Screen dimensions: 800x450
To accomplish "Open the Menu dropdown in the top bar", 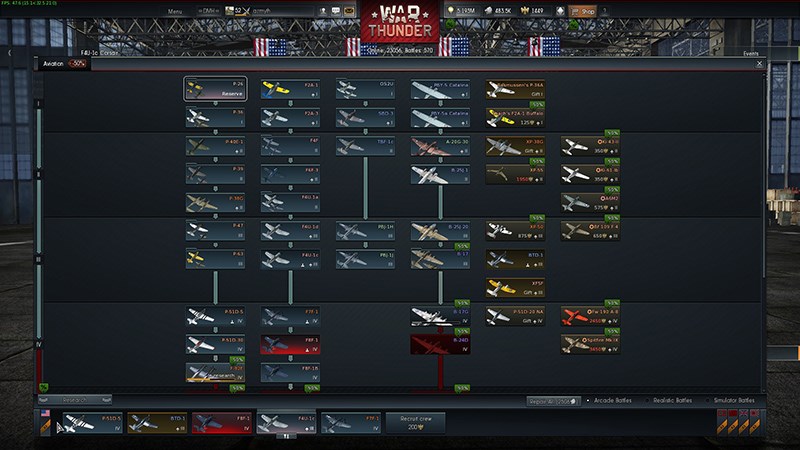I will tap(176, 11).
